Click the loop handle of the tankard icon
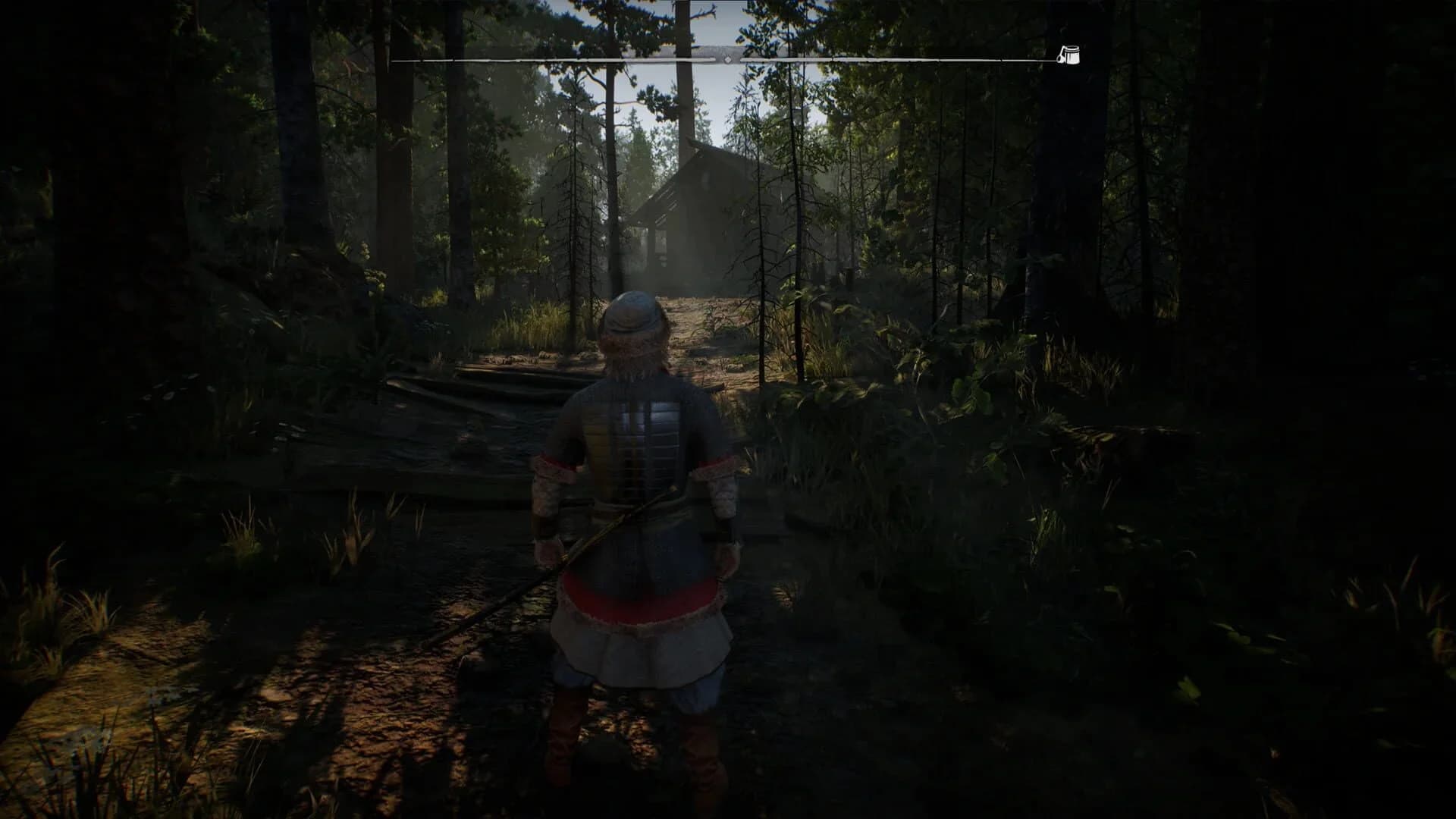The width and height of the screenshot is (1456, 819). coord(1060,59)
